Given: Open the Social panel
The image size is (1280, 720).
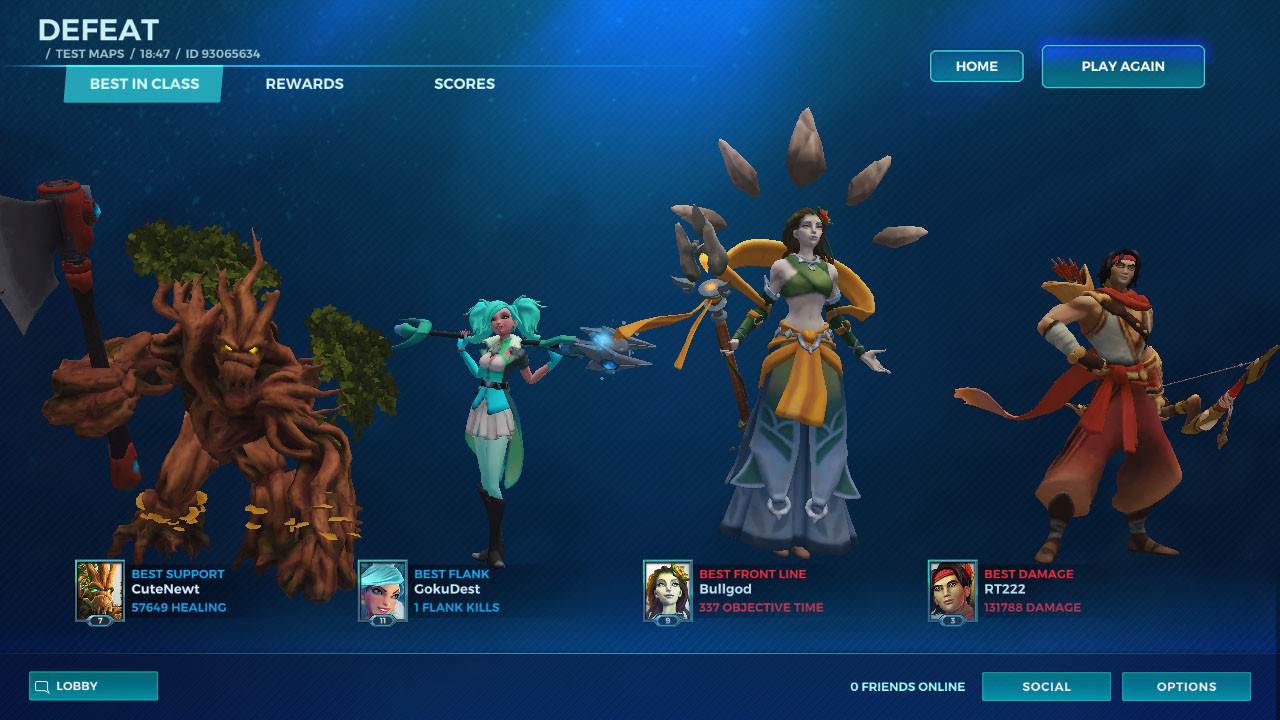Looking at the screenshot, I should click(1046, 687).
